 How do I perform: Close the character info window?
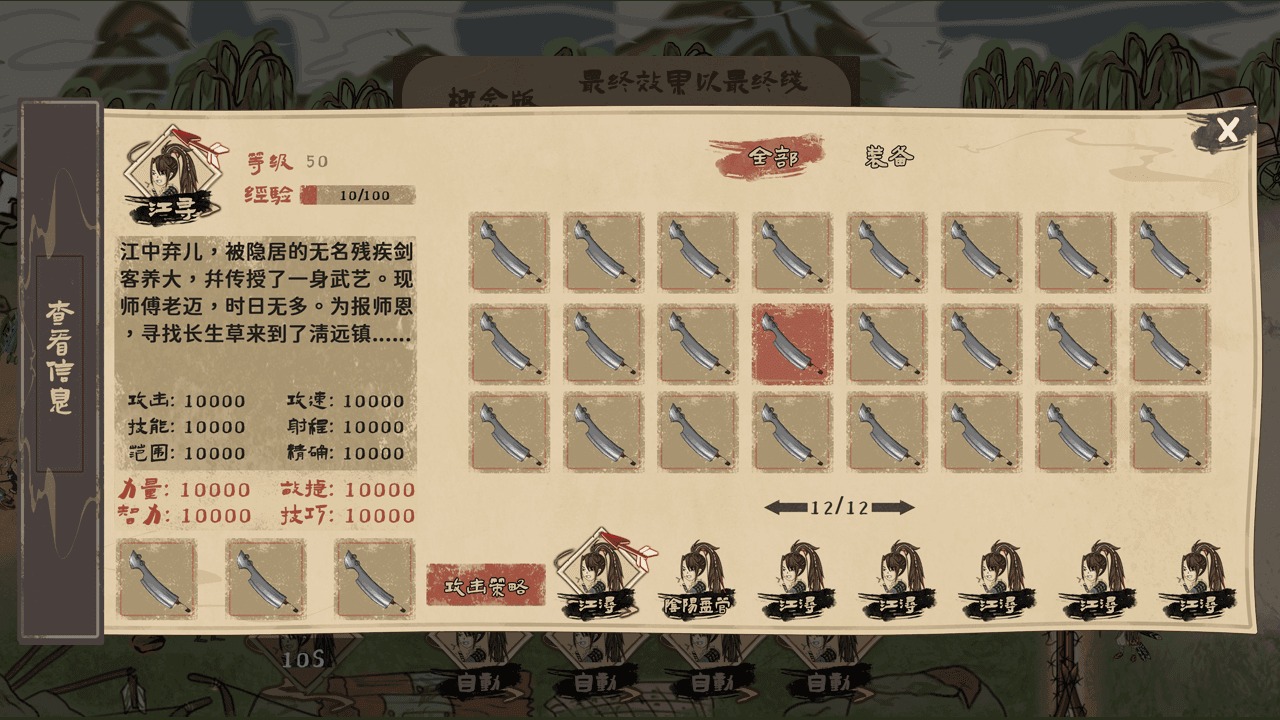1228,128
